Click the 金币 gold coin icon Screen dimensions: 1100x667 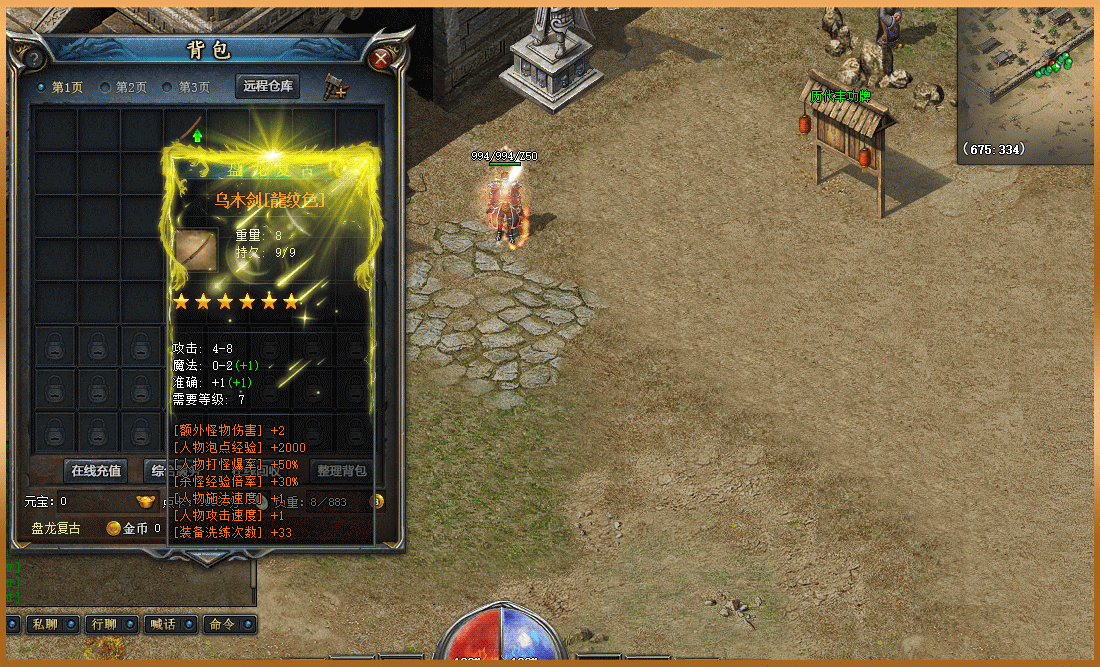point(114,528)
